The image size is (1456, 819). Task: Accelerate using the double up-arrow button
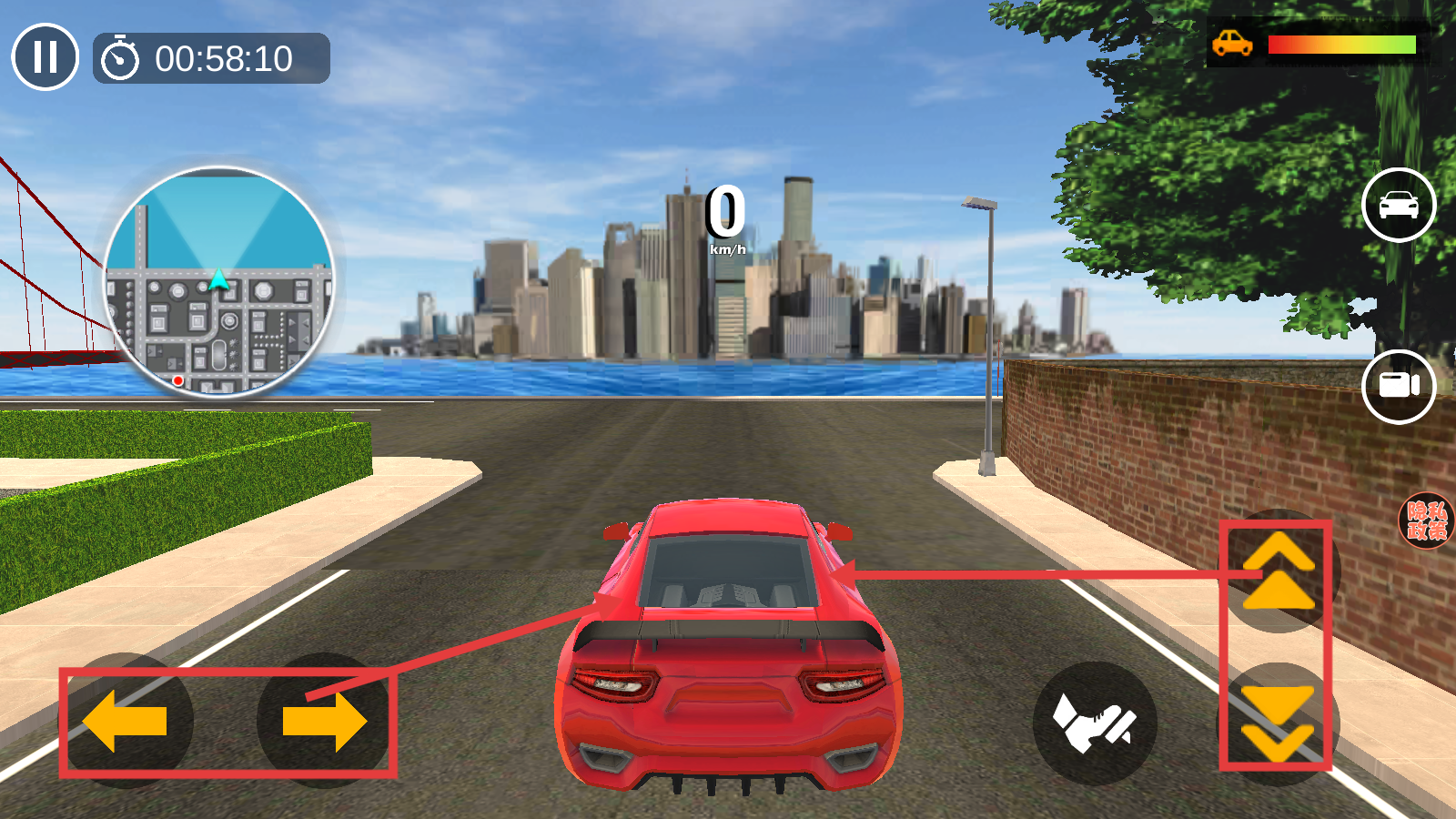[1279, 571]
